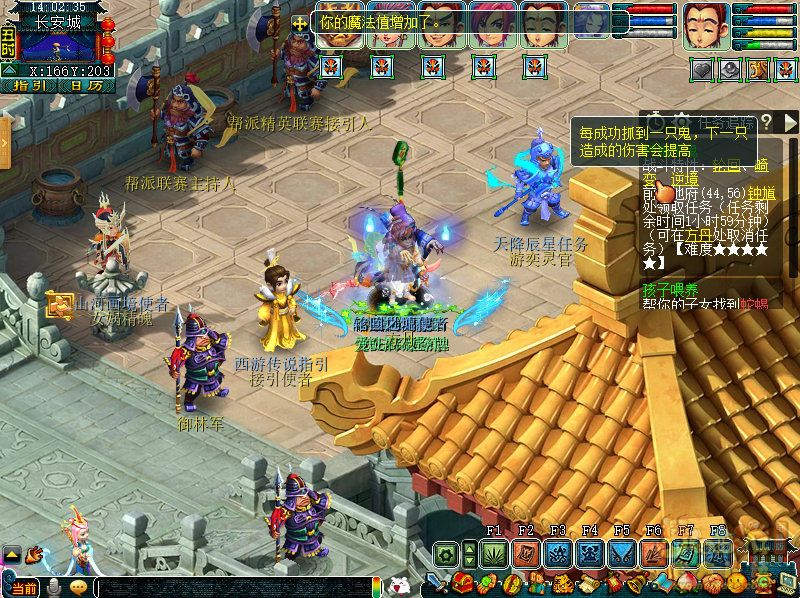
Task: Select the player character portrait
Action: pyautogui.click(x=706, y=27)
